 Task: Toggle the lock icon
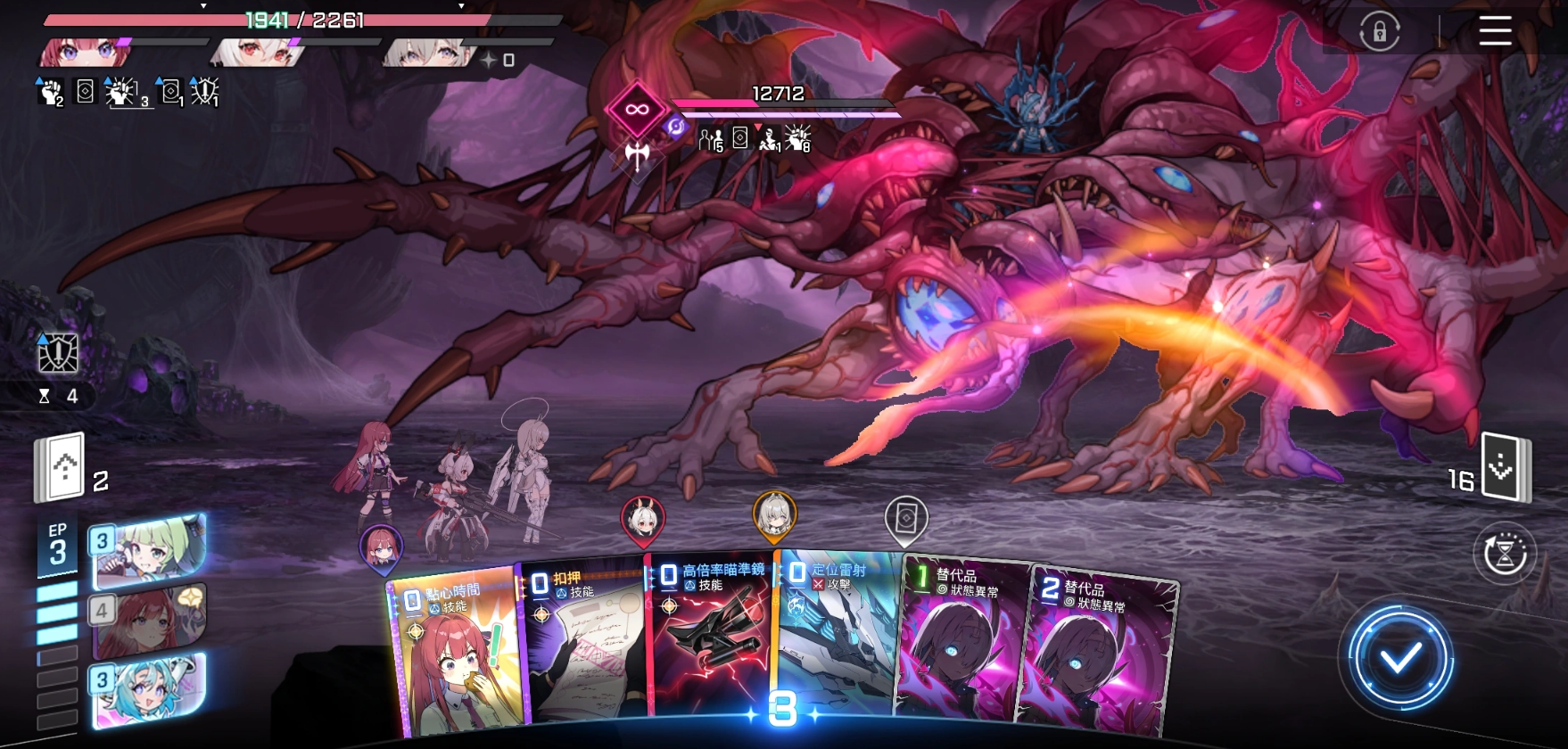[1379, 33]
